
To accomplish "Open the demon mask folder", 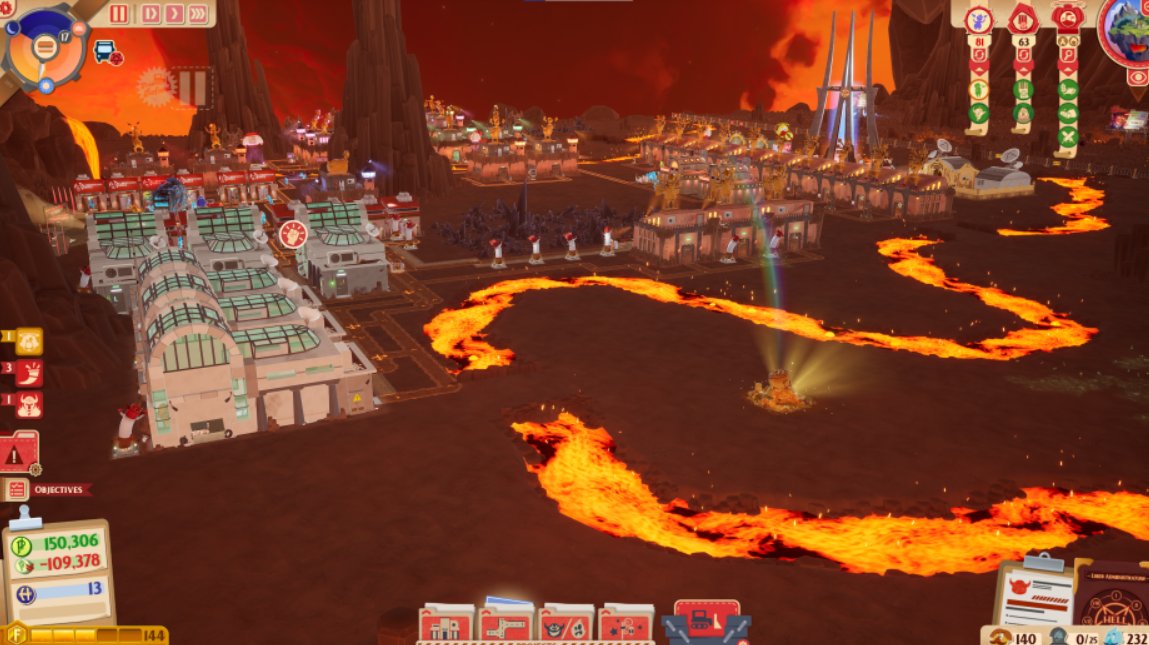I will [x=566, y=625].
